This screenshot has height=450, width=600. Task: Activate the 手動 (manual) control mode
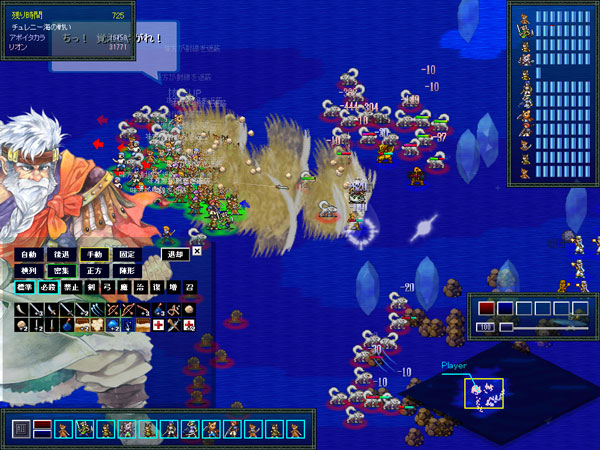93,255
